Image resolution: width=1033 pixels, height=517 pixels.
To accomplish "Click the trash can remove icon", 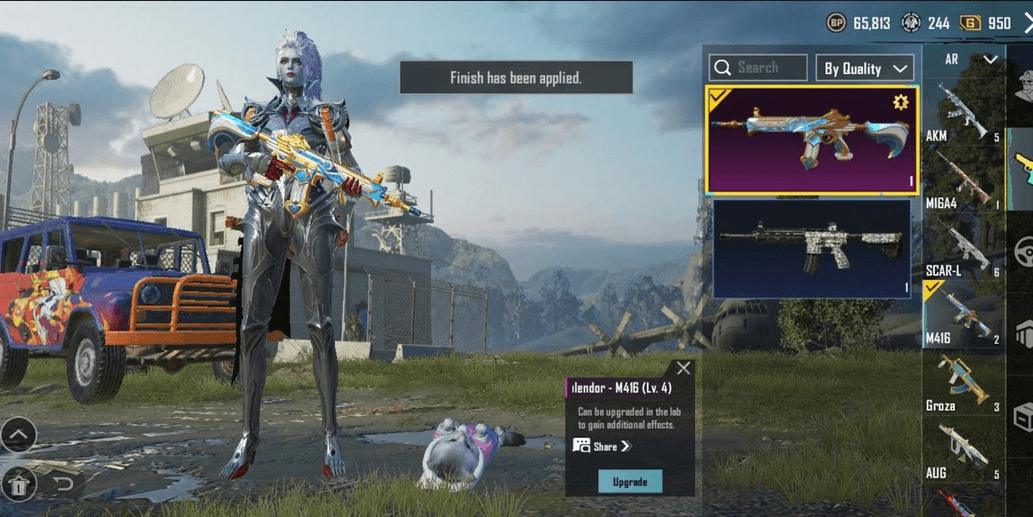I will click(x=20, y=485).
